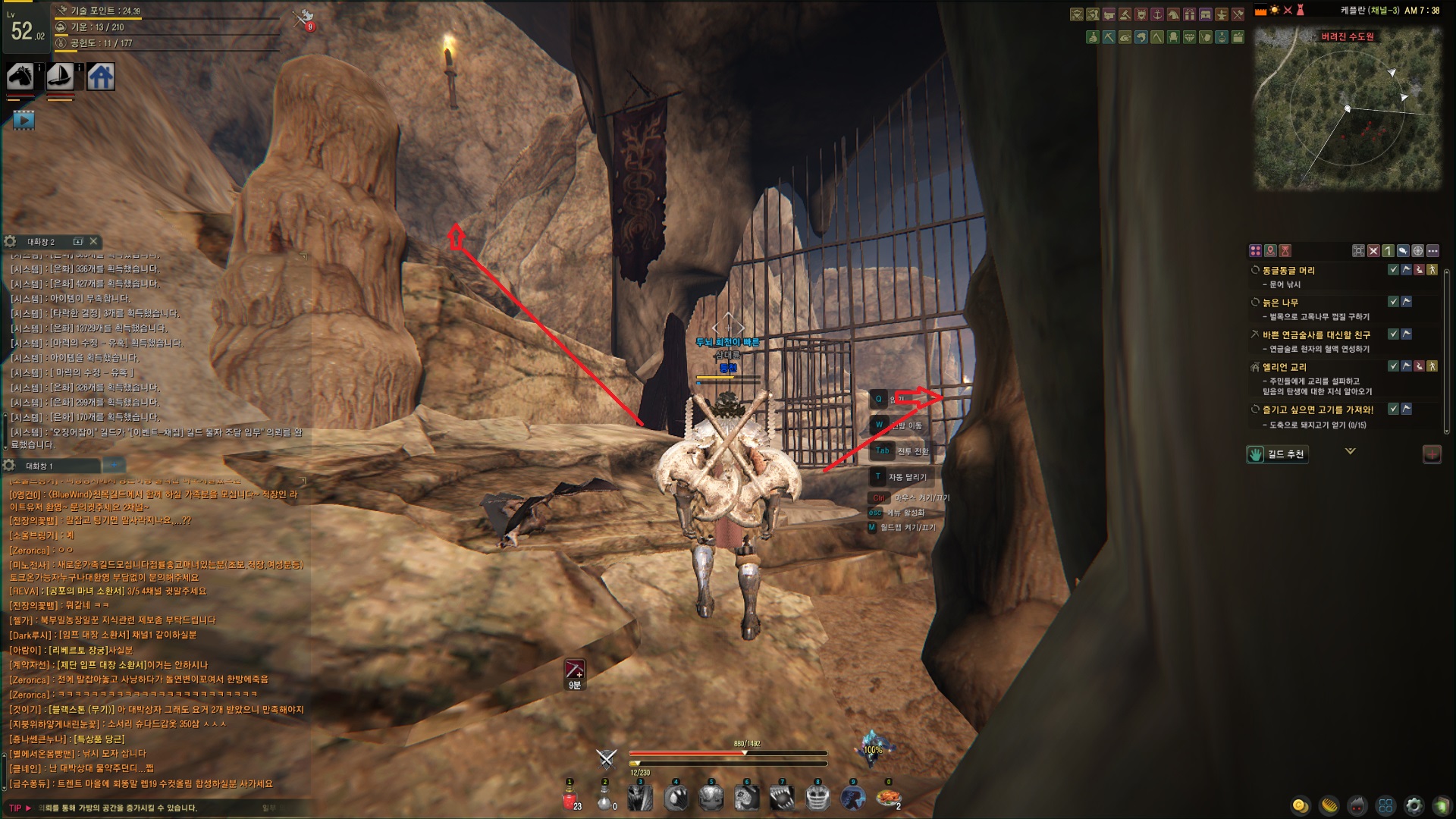Close the chat window 2 panel
The height and width of the screenshot is (819, 1456).
pyautogui.click(x=93, y=241)
